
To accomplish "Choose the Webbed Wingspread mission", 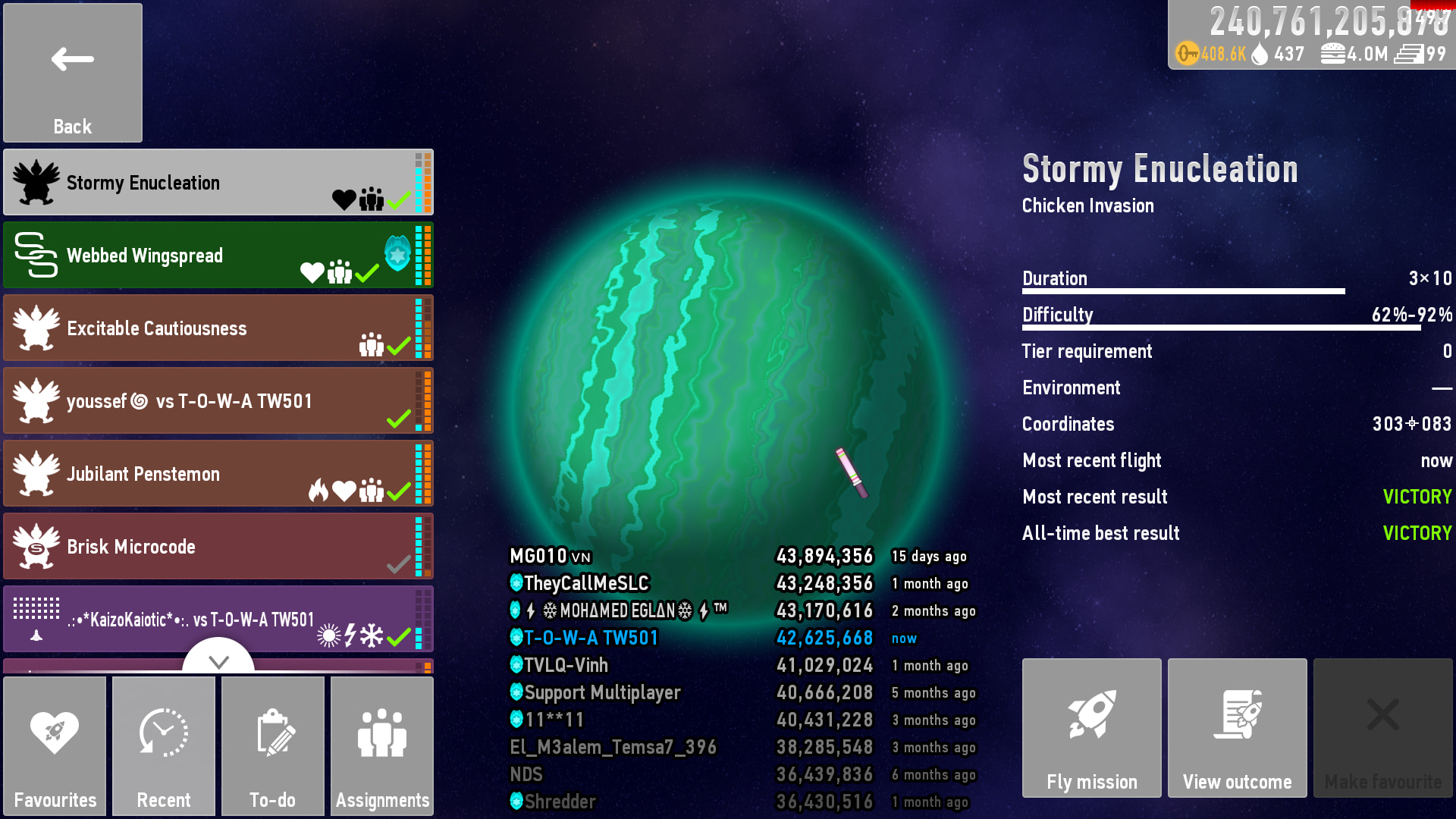I will [x=218, y=256].
